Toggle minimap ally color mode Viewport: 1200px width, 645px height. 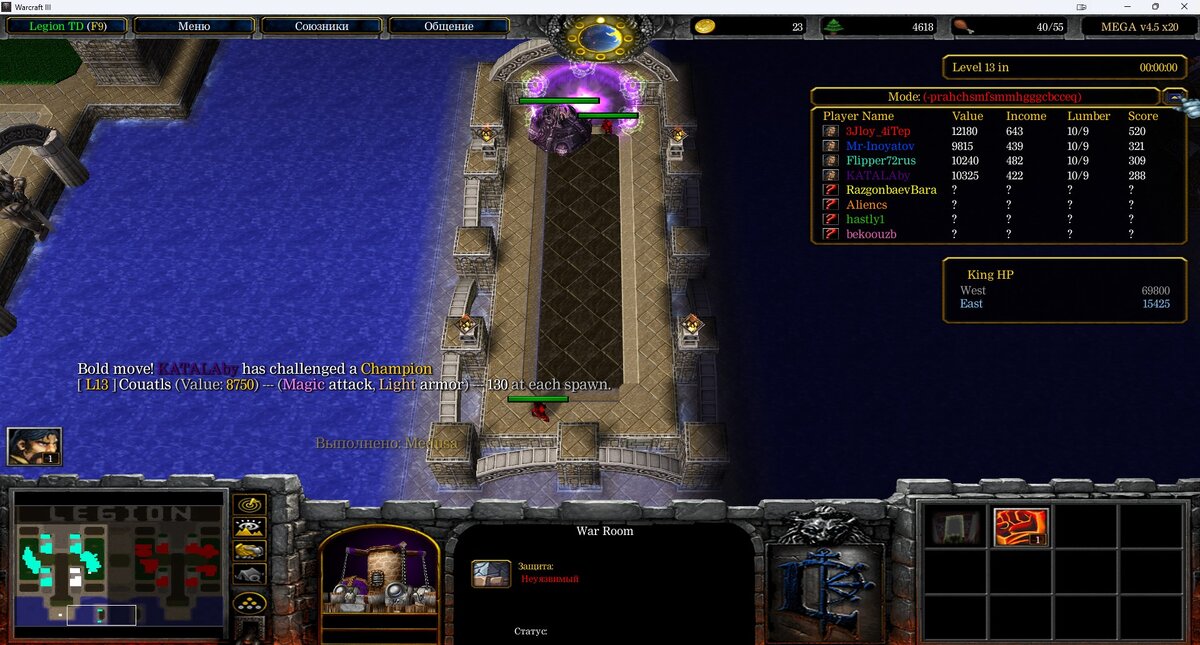coord(249,551)
